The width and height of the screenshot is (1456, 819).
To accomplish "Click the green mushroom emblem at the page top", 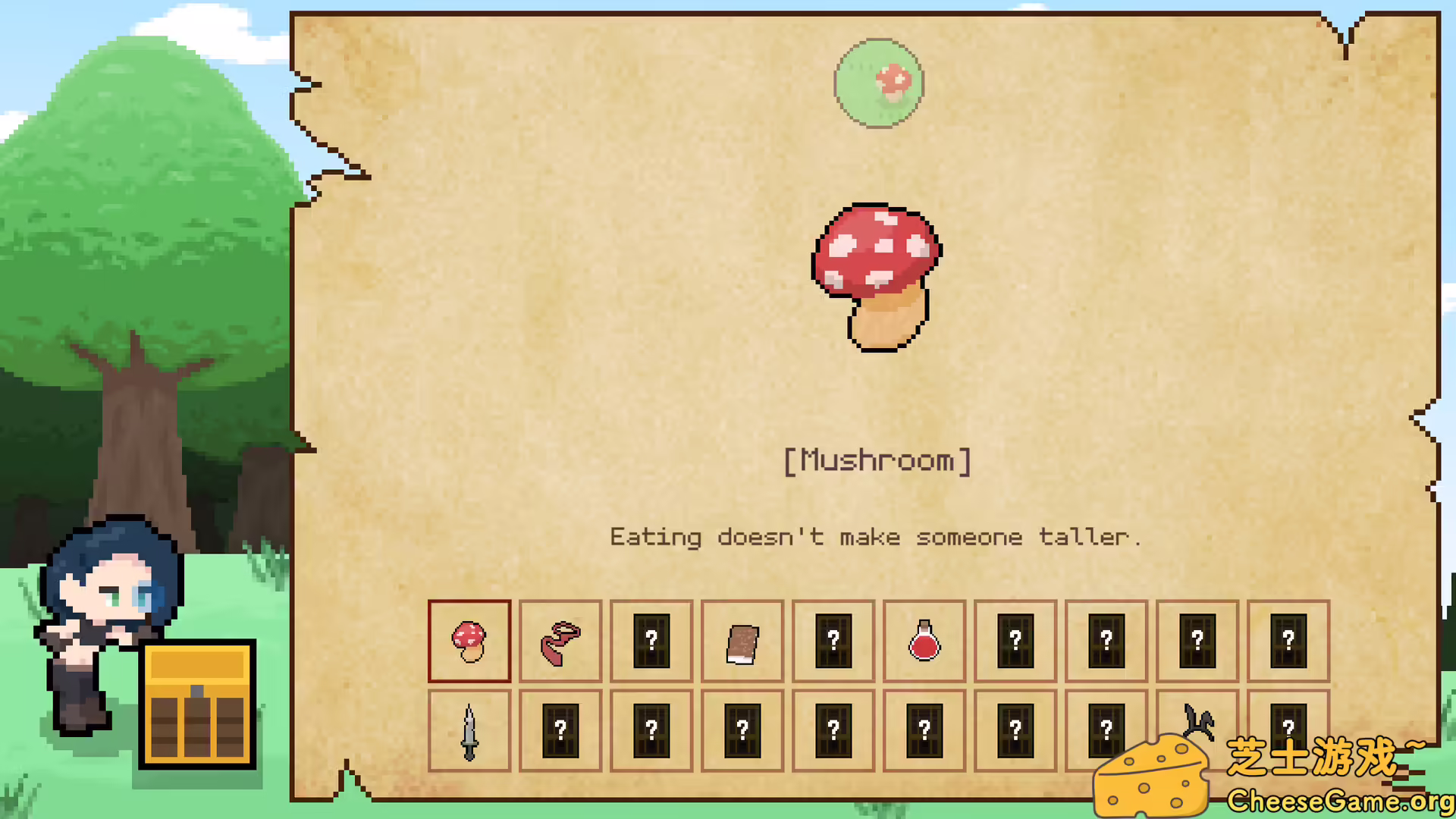I will [x=877, y=82].
